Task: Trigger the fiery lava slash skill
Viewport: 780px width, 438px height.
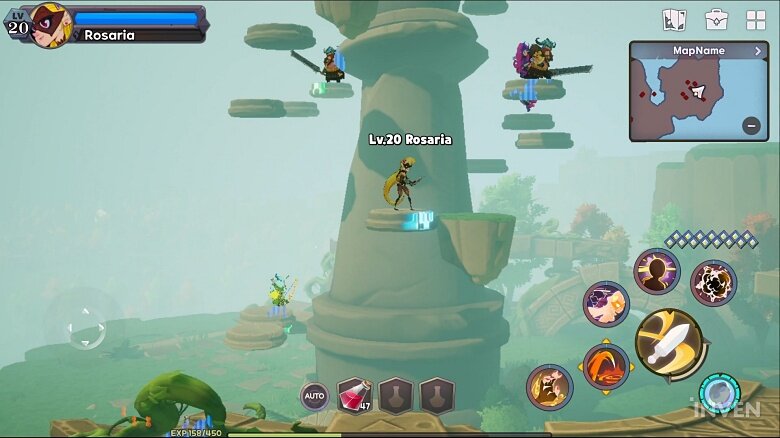Action: (606, 367)
